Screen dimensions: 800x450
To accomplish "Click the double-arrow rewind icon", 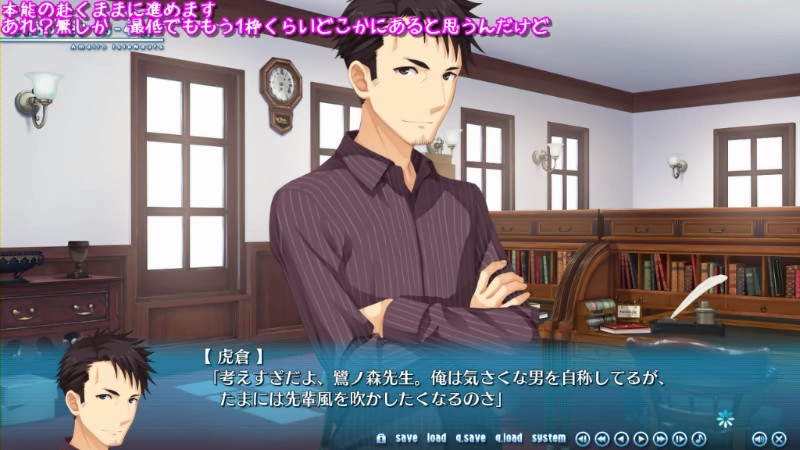I will click(602, 438).
